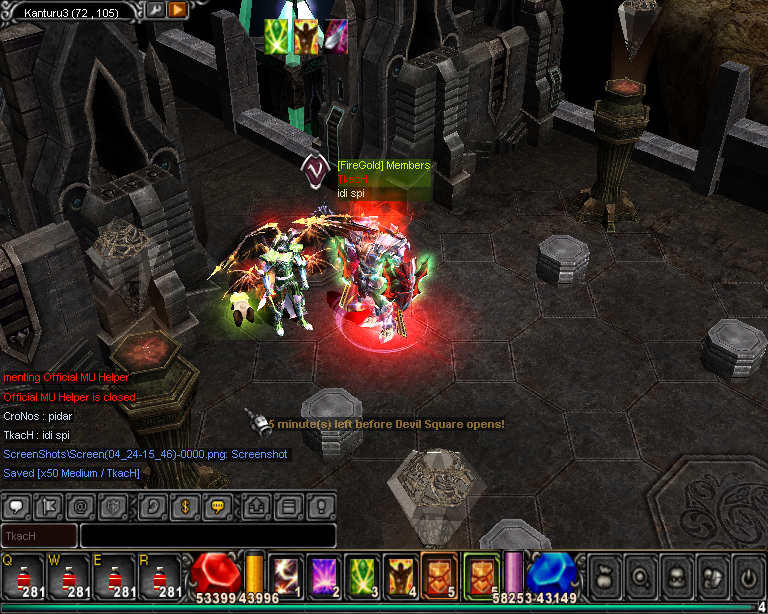The width and height of the screenshot is (768, 614).
Task: Select the speech bubble chat mode button
Action: [x=215, y=506]
